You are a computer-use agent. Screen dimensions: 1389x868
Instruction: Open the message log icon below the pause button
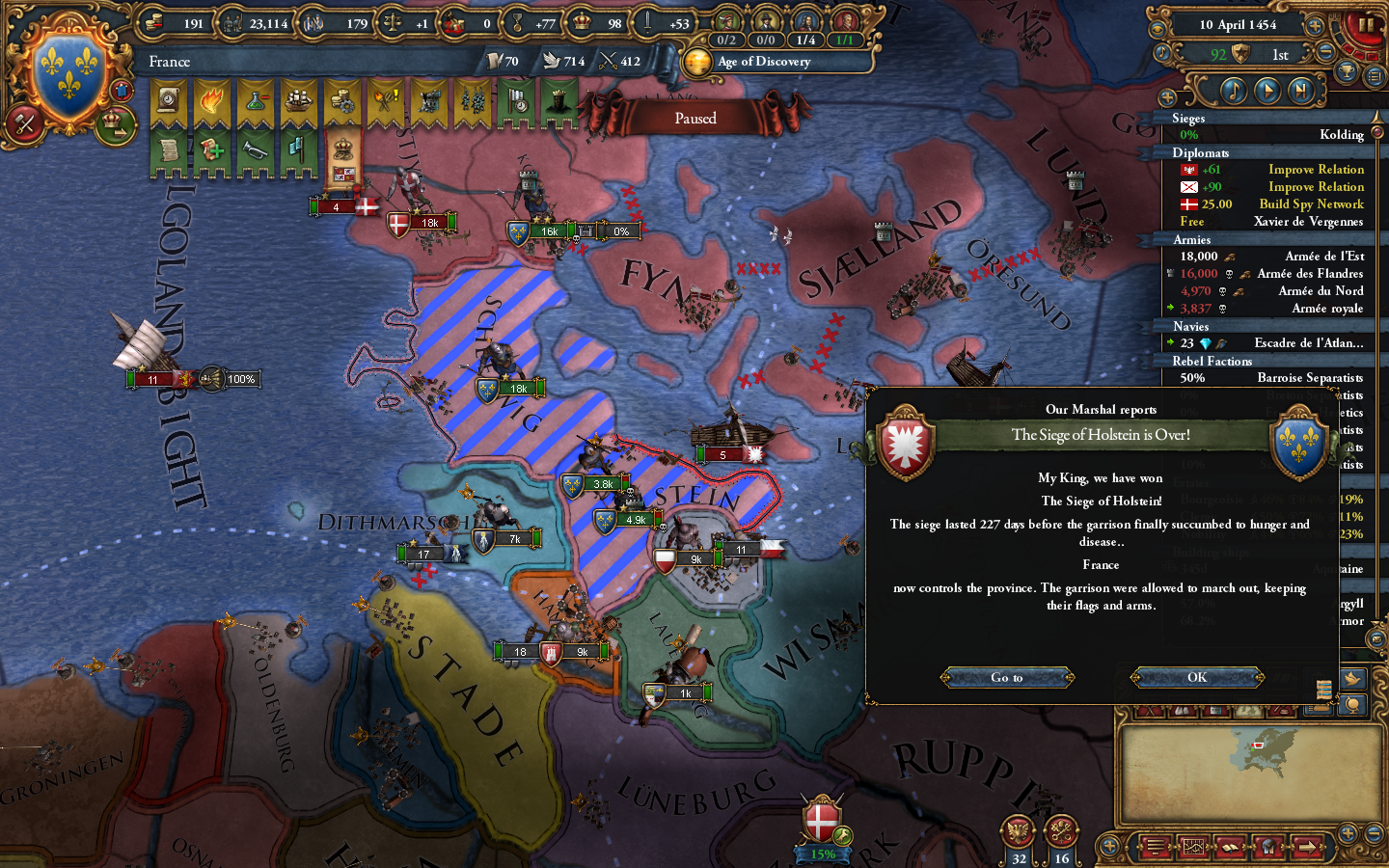click(1376, 75)
